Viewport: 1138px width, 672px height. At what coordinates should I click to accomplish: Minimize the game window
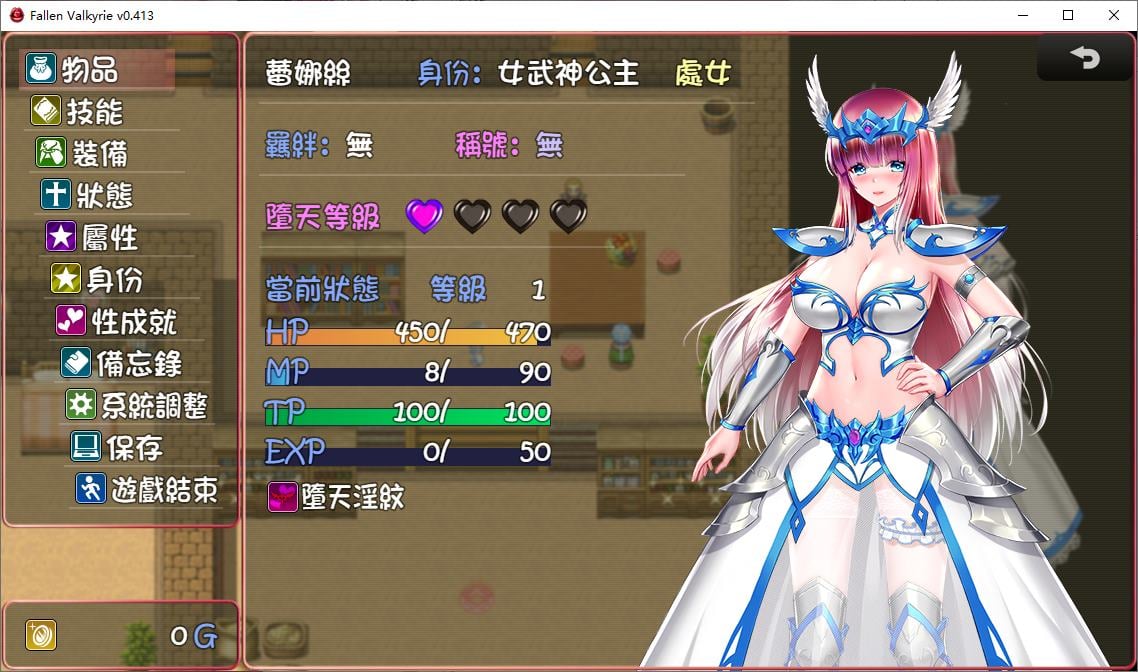coord(1022,15)
